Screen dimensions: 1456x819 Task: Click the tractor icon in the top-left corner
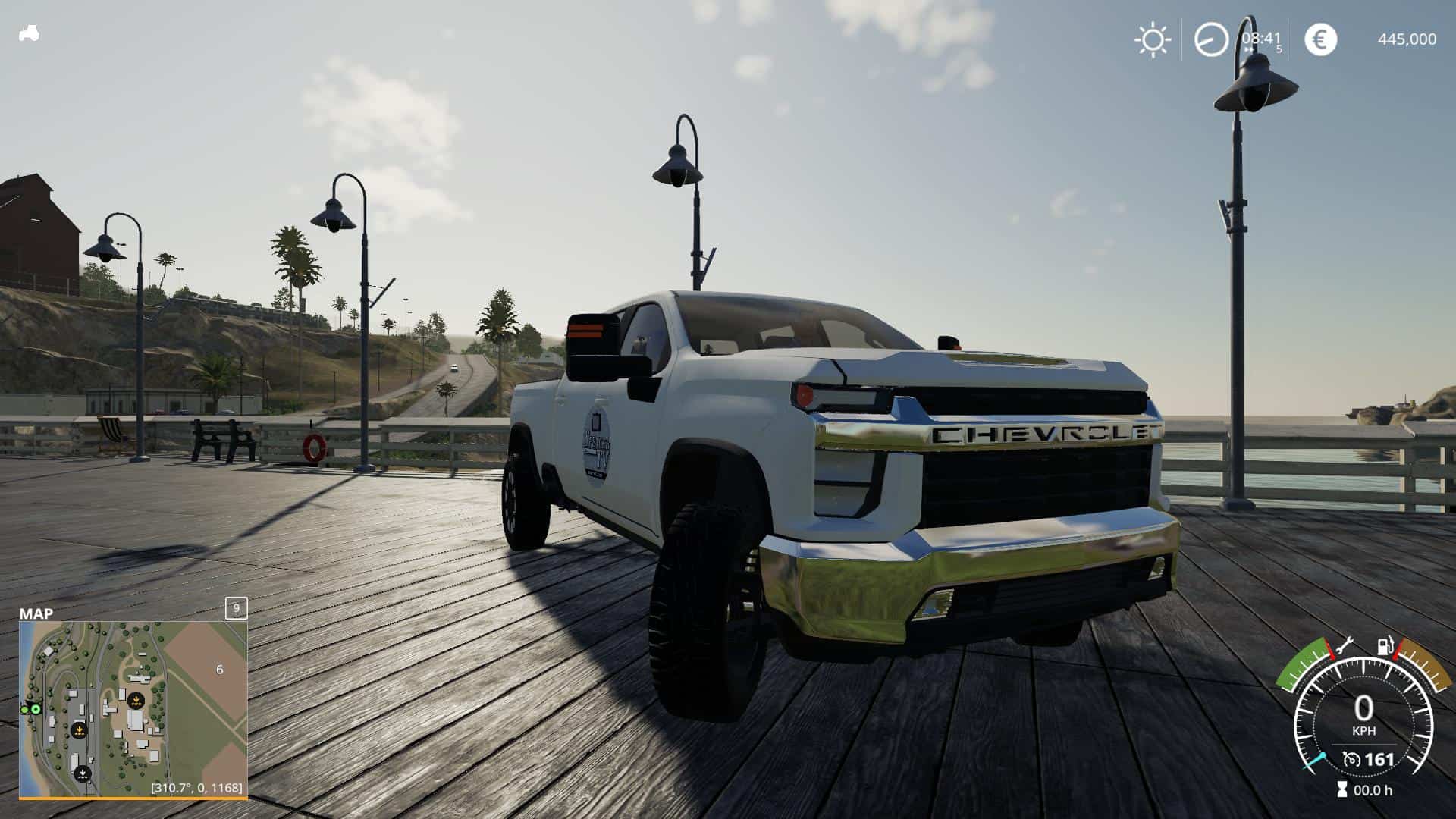pyautogui.click(x=29, y=33)
